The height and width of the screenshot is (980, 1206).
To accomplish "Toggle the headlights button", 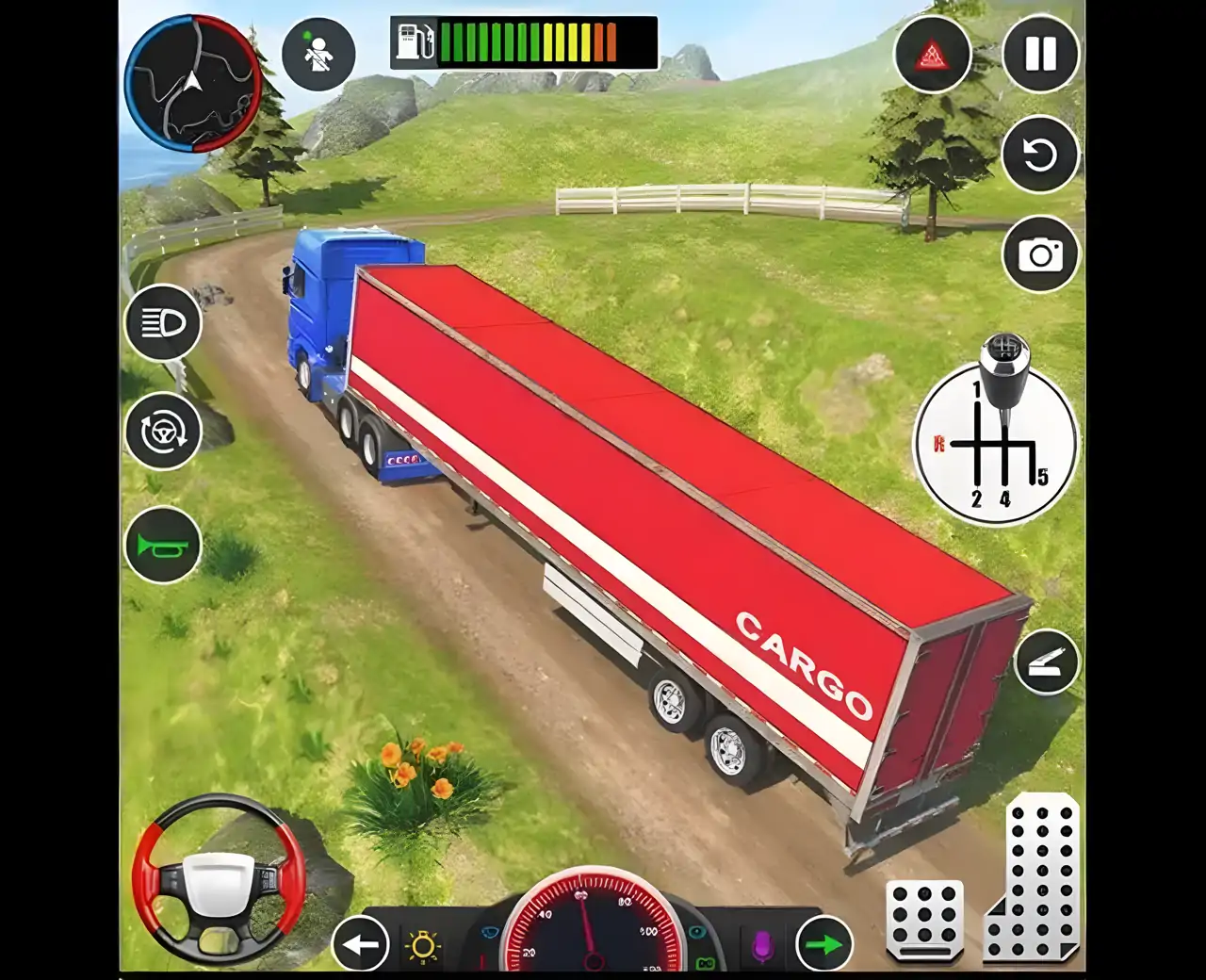I will click(163, 322).
